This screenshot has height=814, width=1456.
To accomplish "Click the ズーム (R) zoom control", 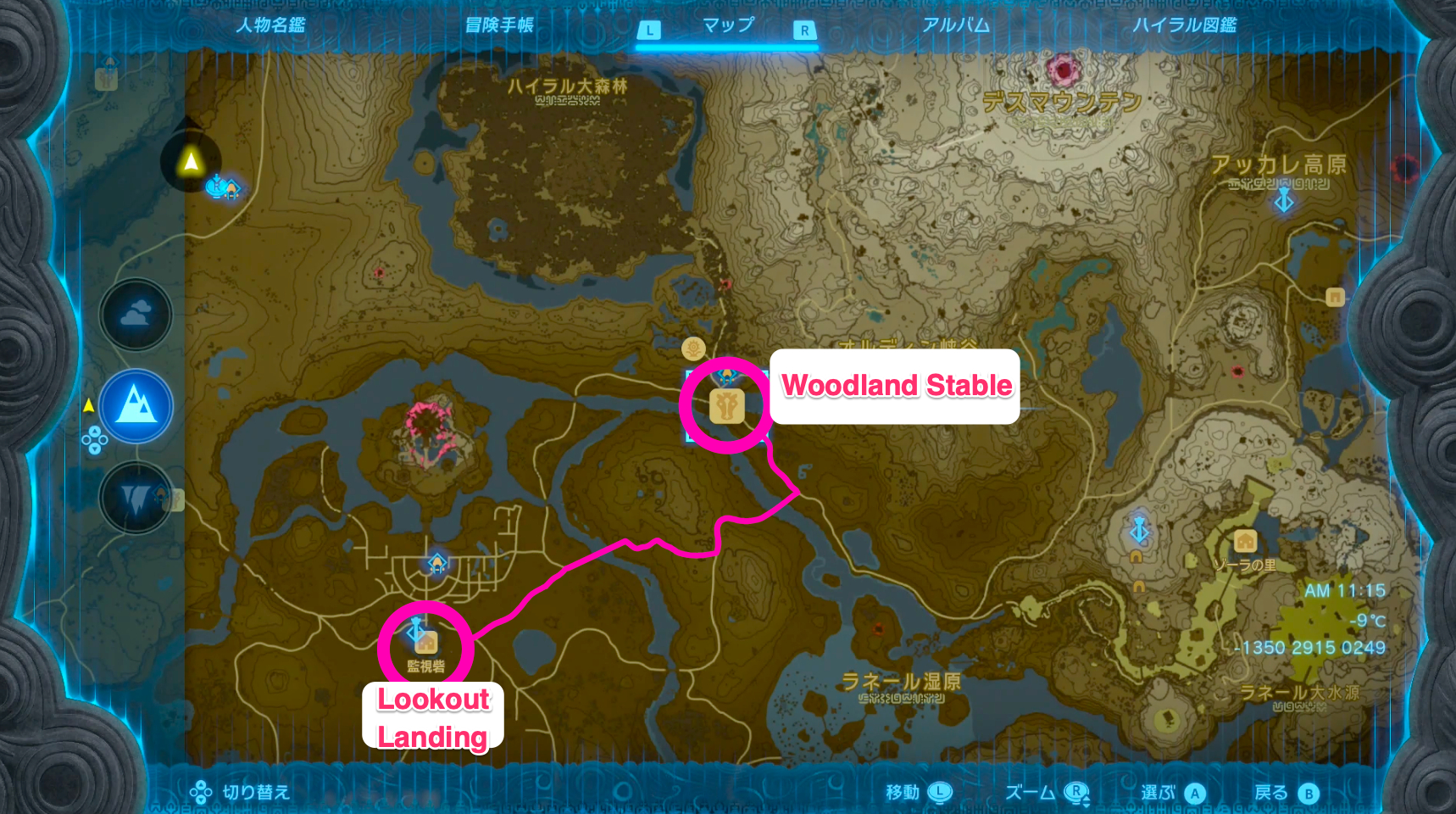I will pos(1047,792).
